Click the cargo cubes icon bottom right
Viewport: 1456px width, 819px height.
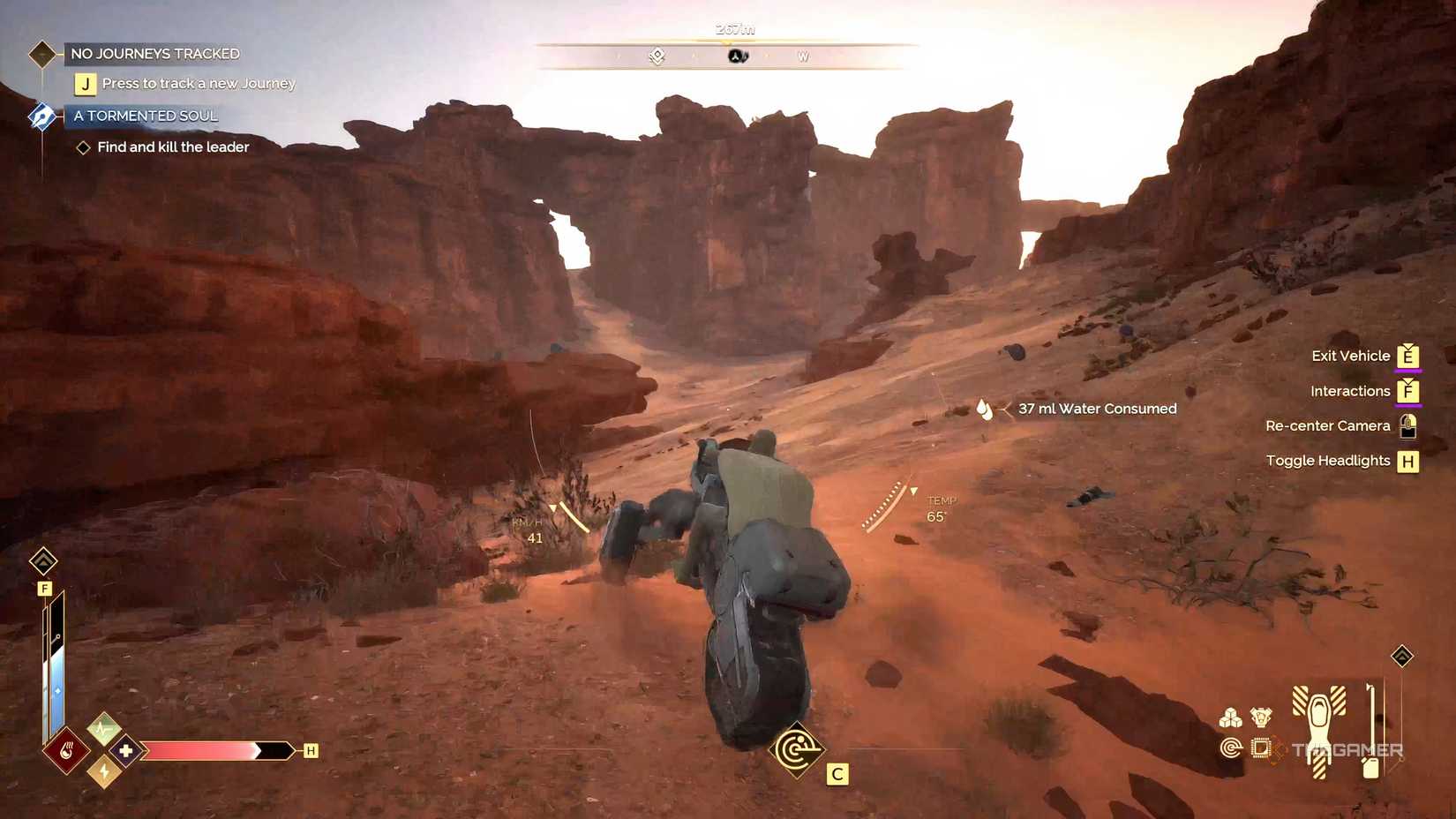coord(1231,718)
